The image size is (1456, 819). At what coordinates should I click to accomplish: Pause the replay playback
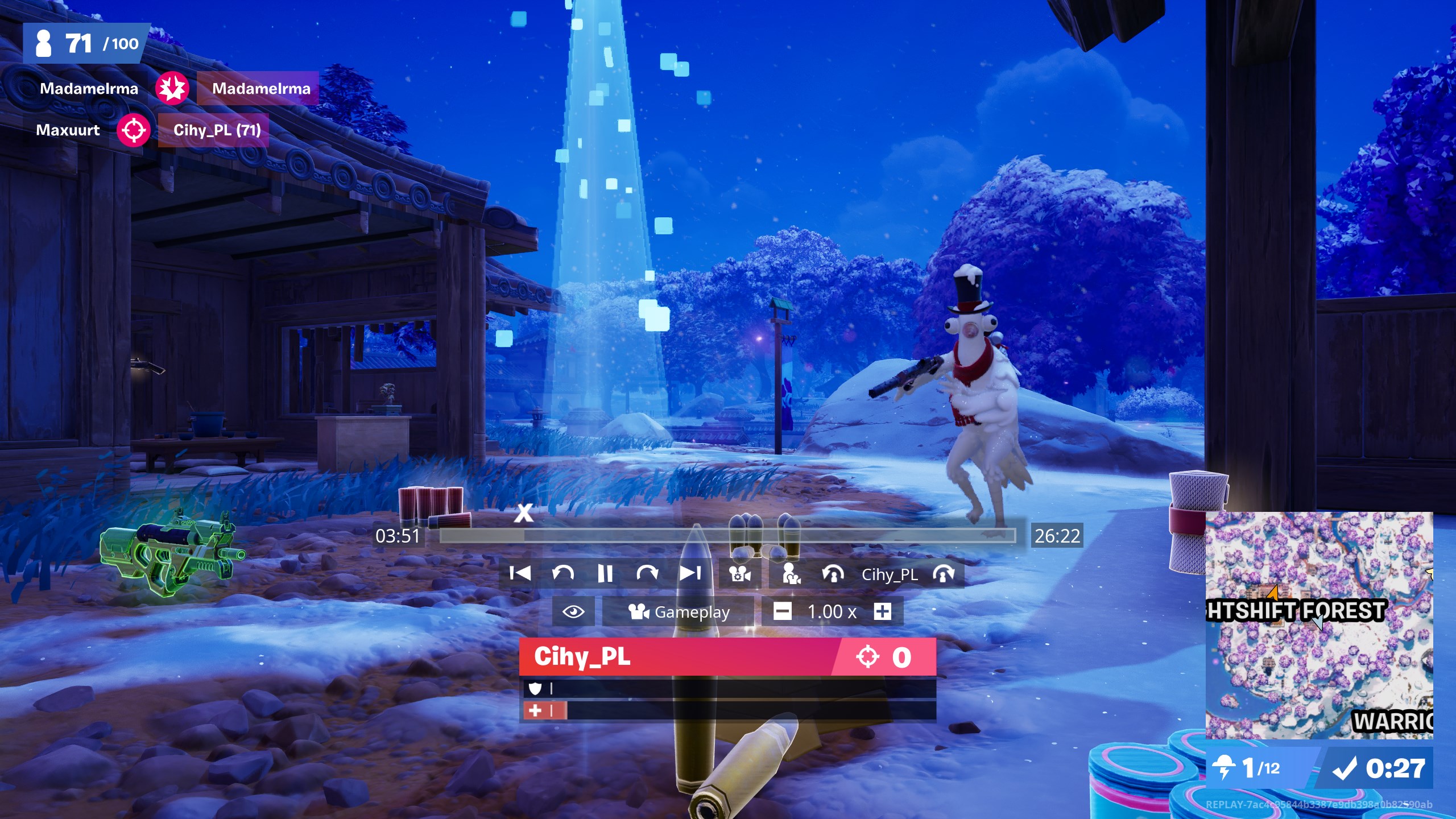(x=605, y=573)
